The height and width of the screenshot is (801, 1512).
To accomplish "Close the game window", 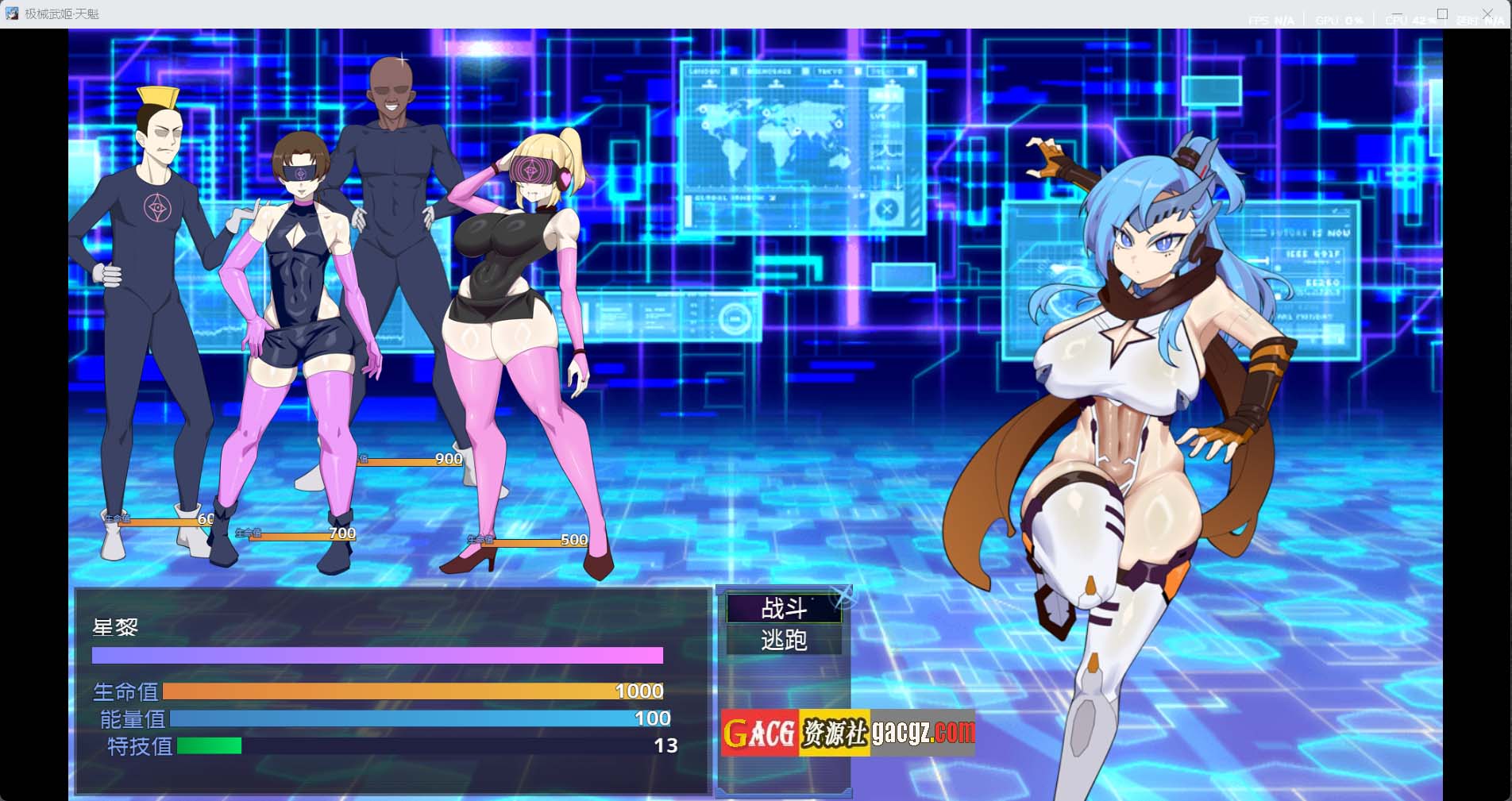I will [1487, 14].
